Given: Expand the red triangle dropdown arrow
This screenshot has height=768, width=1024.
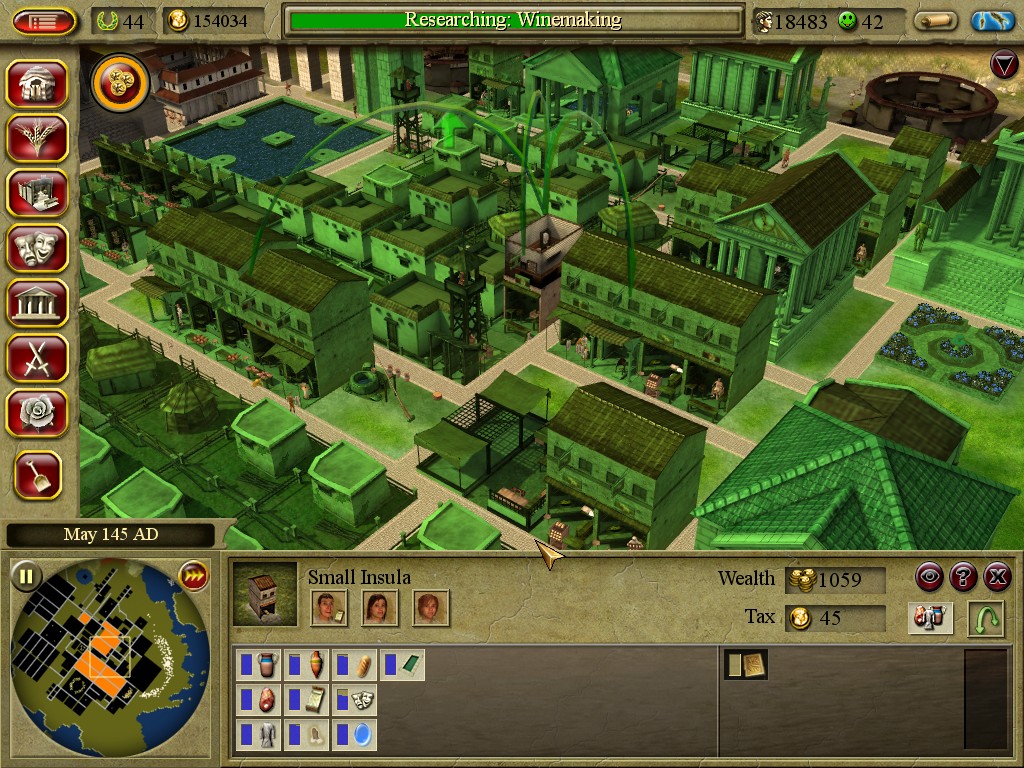Looking at the screenshot, I should pyautogui.click(x=1003, y=65).
